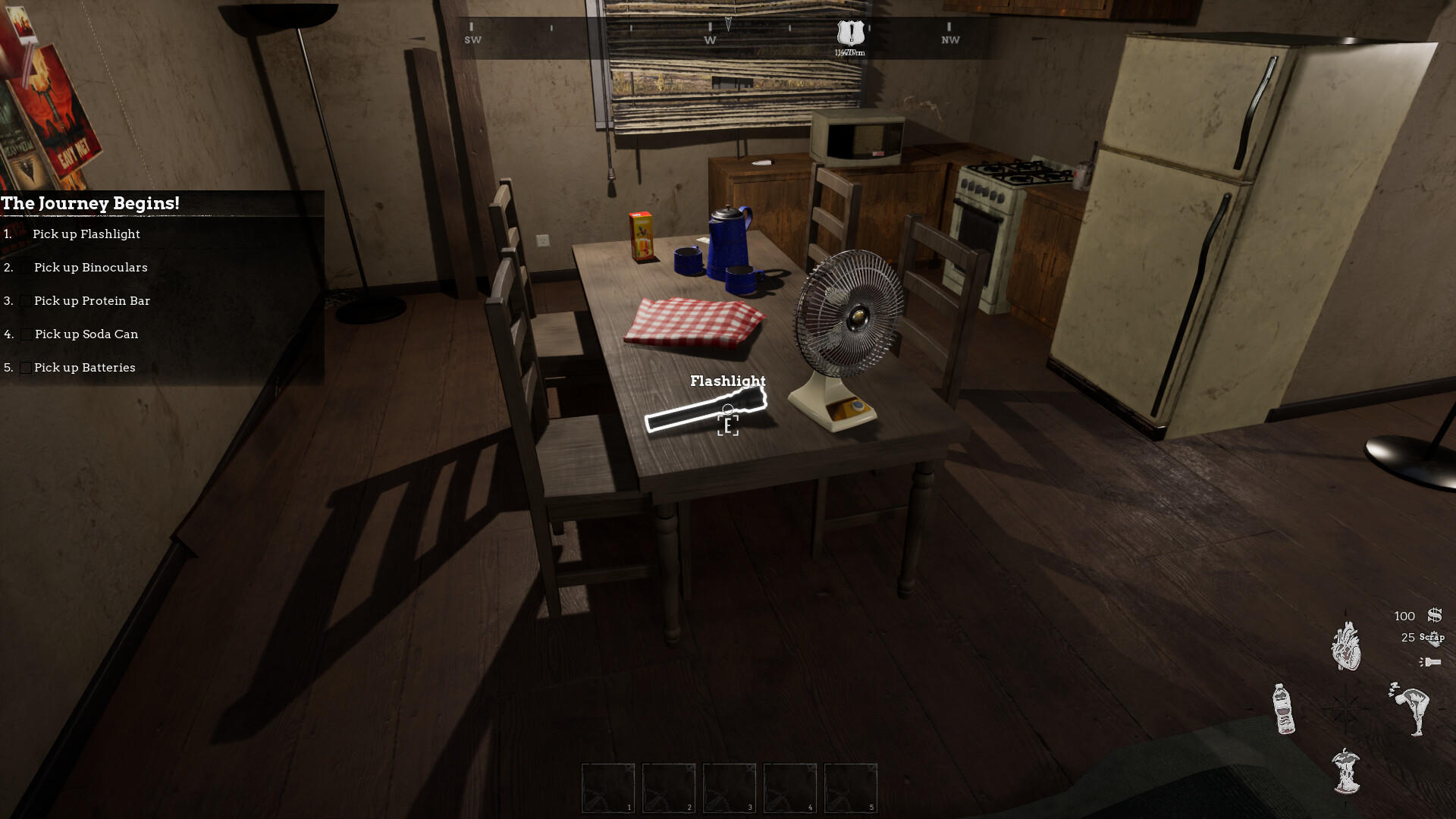Click the E interact key prompt
1456x819 pixels.
coord(727,425)
